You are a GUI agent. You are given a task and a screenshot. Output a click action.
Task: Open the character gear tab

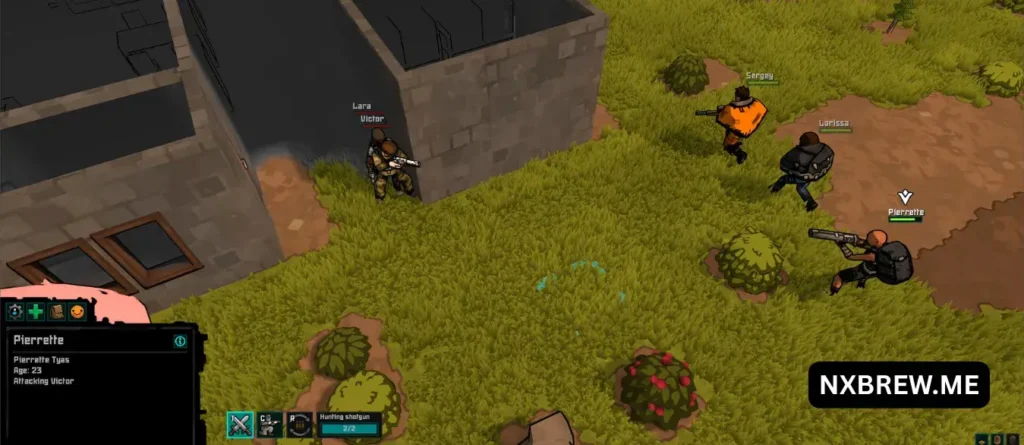click(x=15, y=312)
